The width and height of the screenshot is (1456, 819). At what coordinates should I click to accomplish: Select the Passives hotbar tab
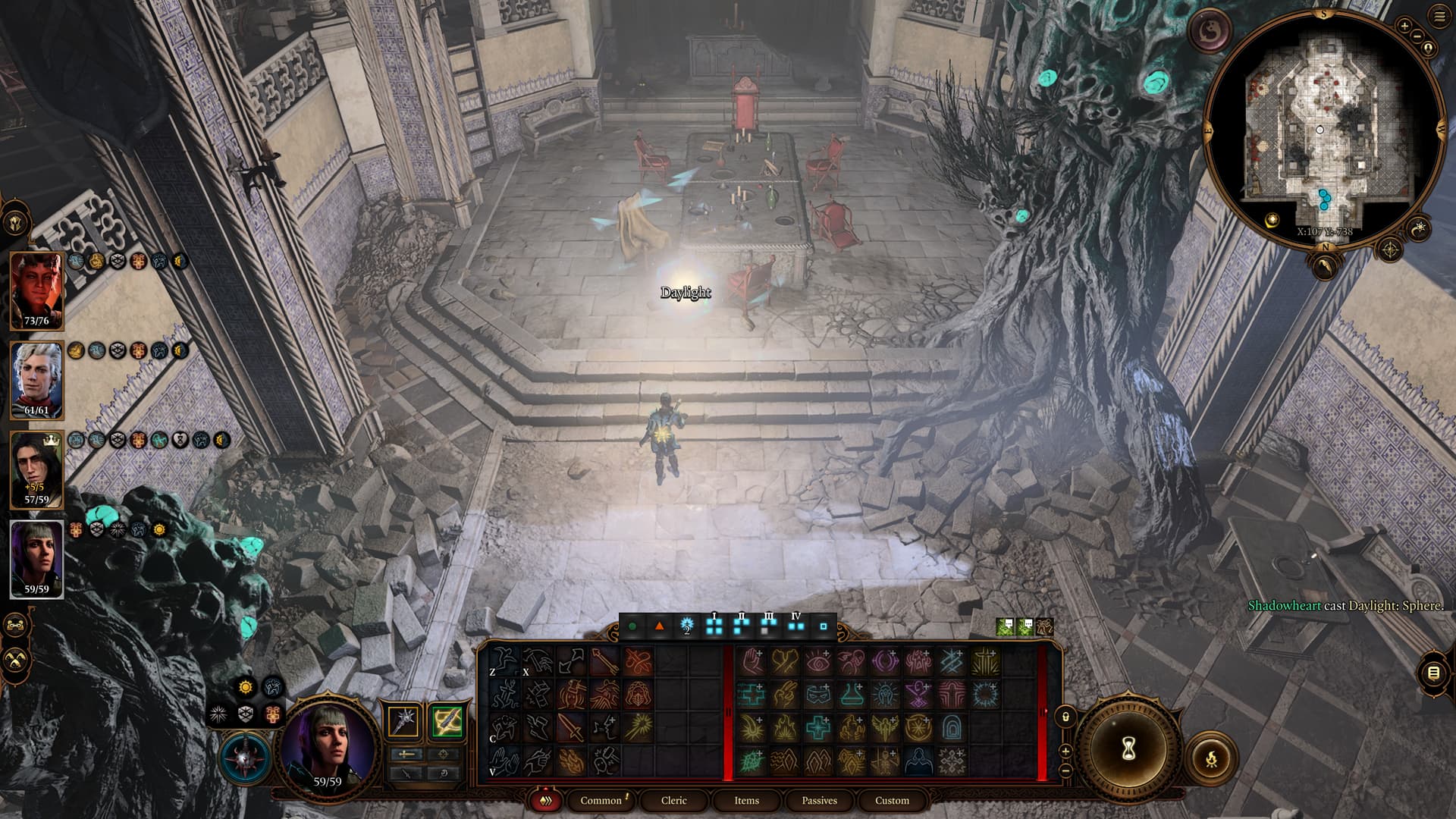pyautogui.click(x=819, y=801)
